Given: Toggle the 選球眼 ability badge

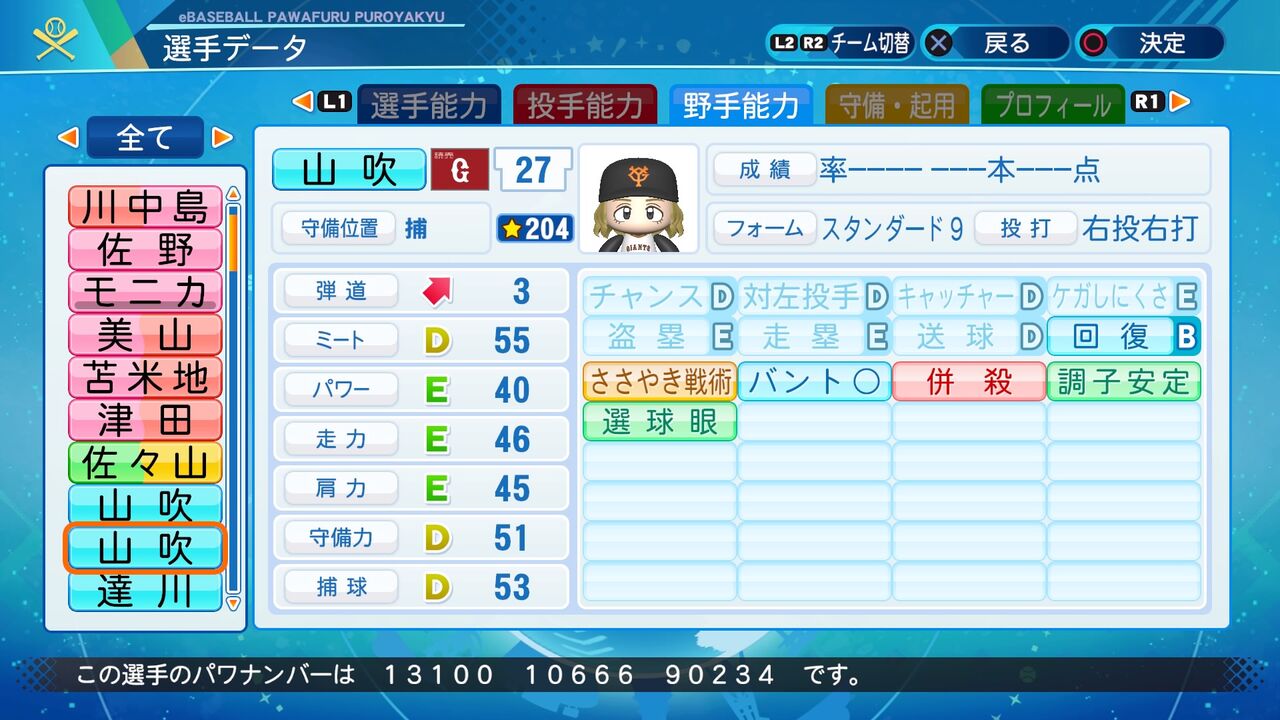Looking at the screenshot, I should 658,422.
